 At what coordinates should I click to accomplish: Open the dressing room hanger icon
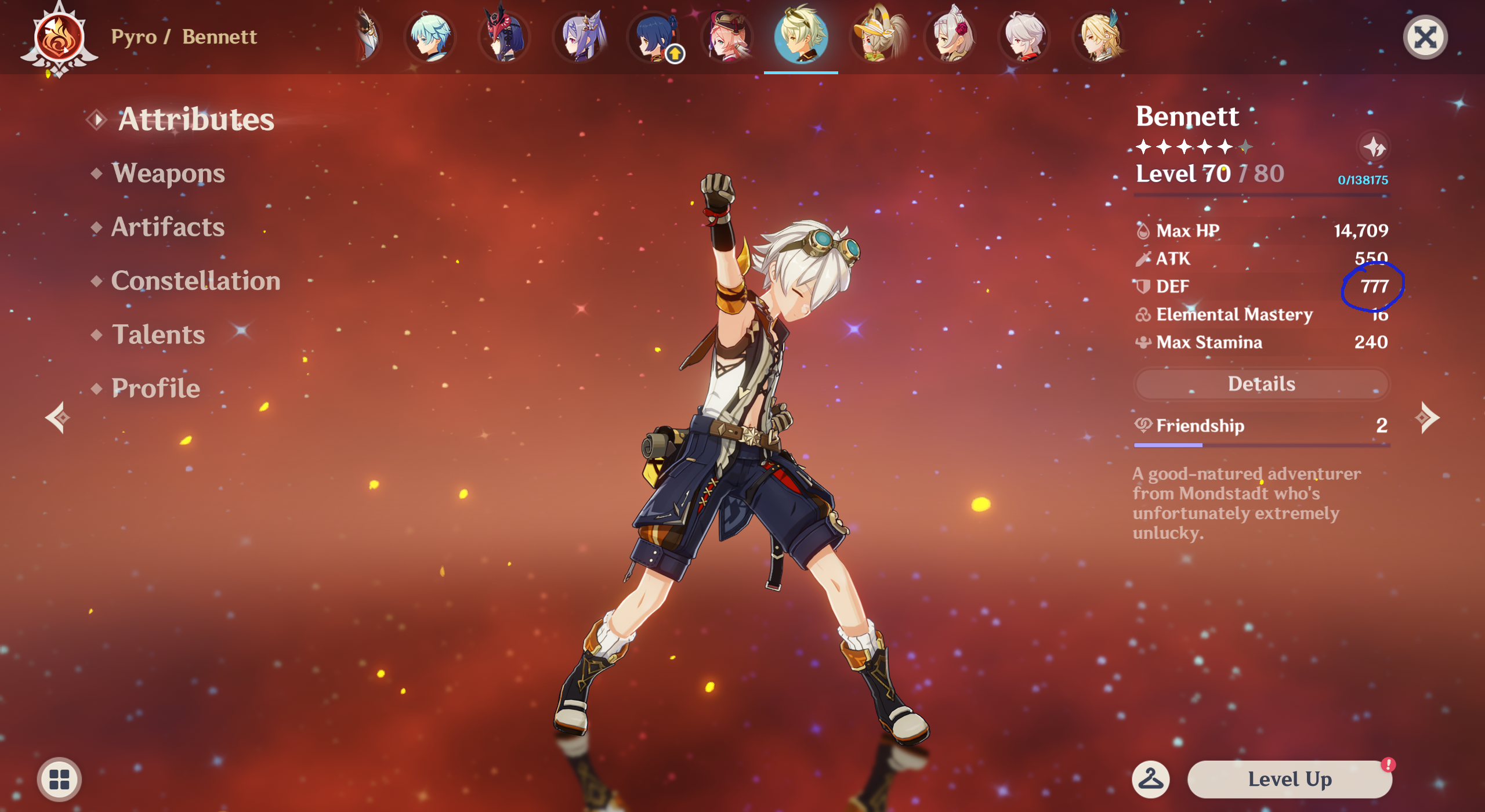(1150, 779)
